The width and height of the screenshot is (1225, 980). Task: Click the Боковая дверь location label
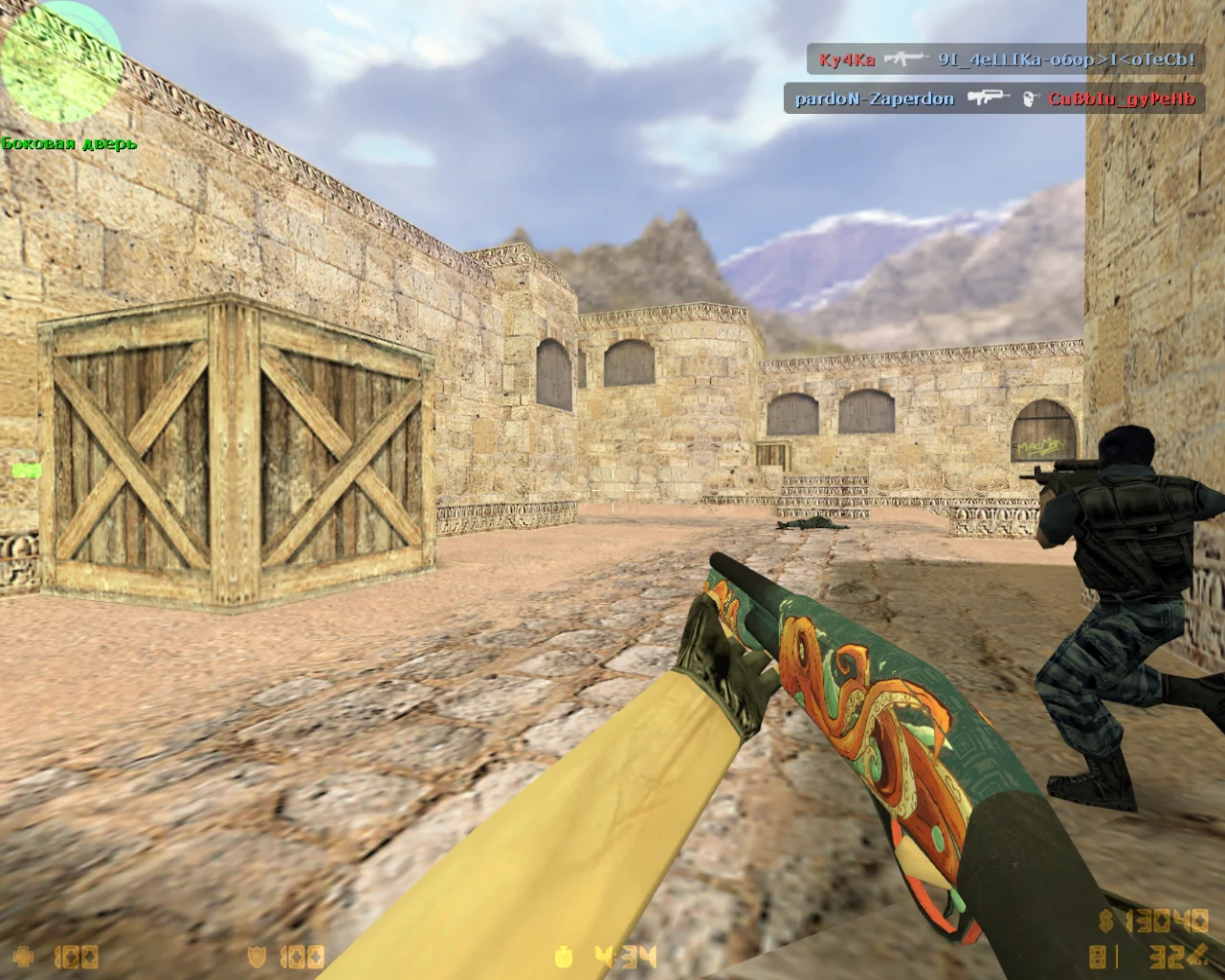pyautogui.click(x=69, y=144)
